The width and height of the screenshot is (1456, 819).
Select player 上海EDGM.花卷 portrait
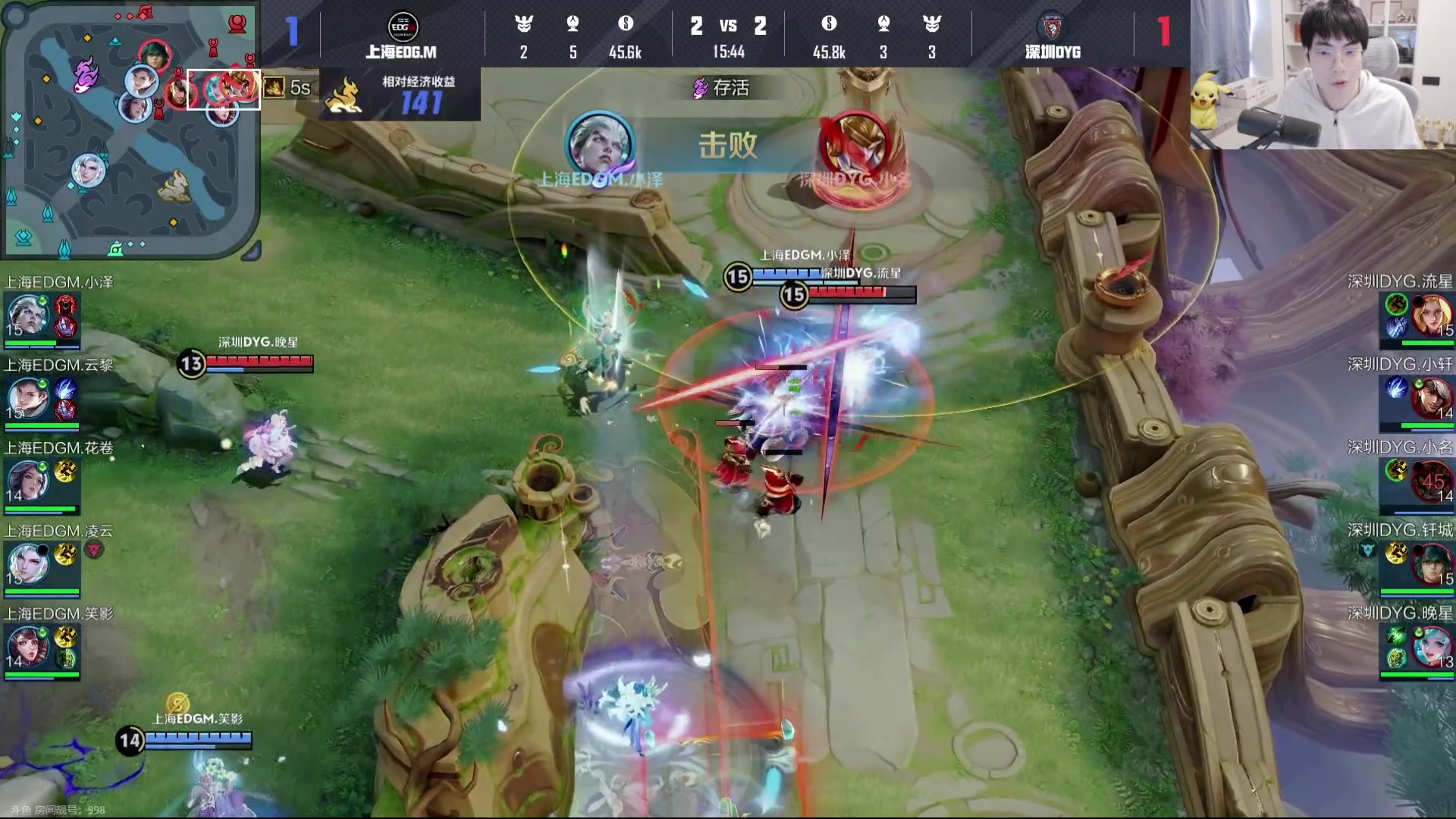(x=27, y=481)
